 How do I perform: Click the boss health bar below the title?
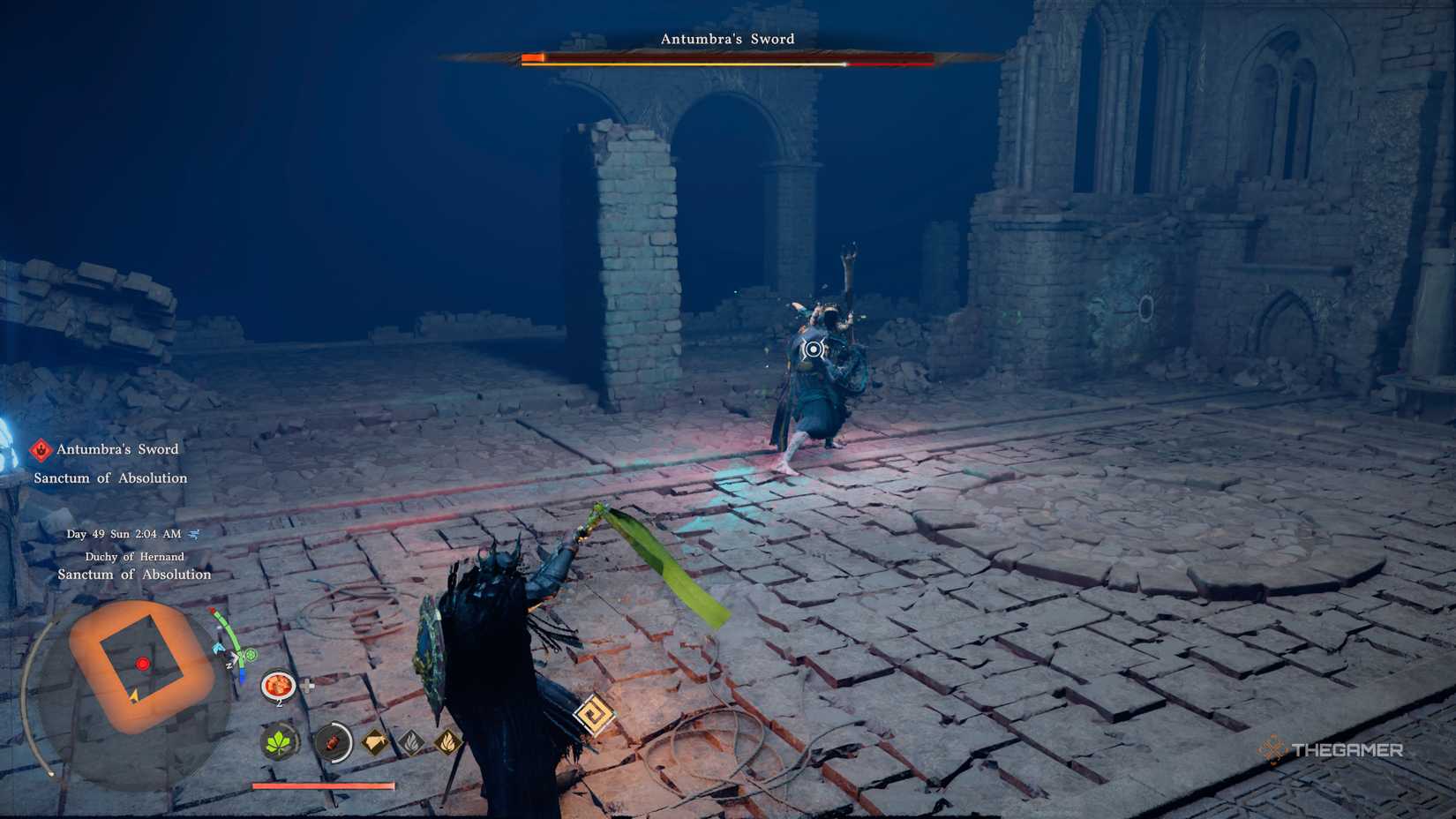tap(727, 61)
